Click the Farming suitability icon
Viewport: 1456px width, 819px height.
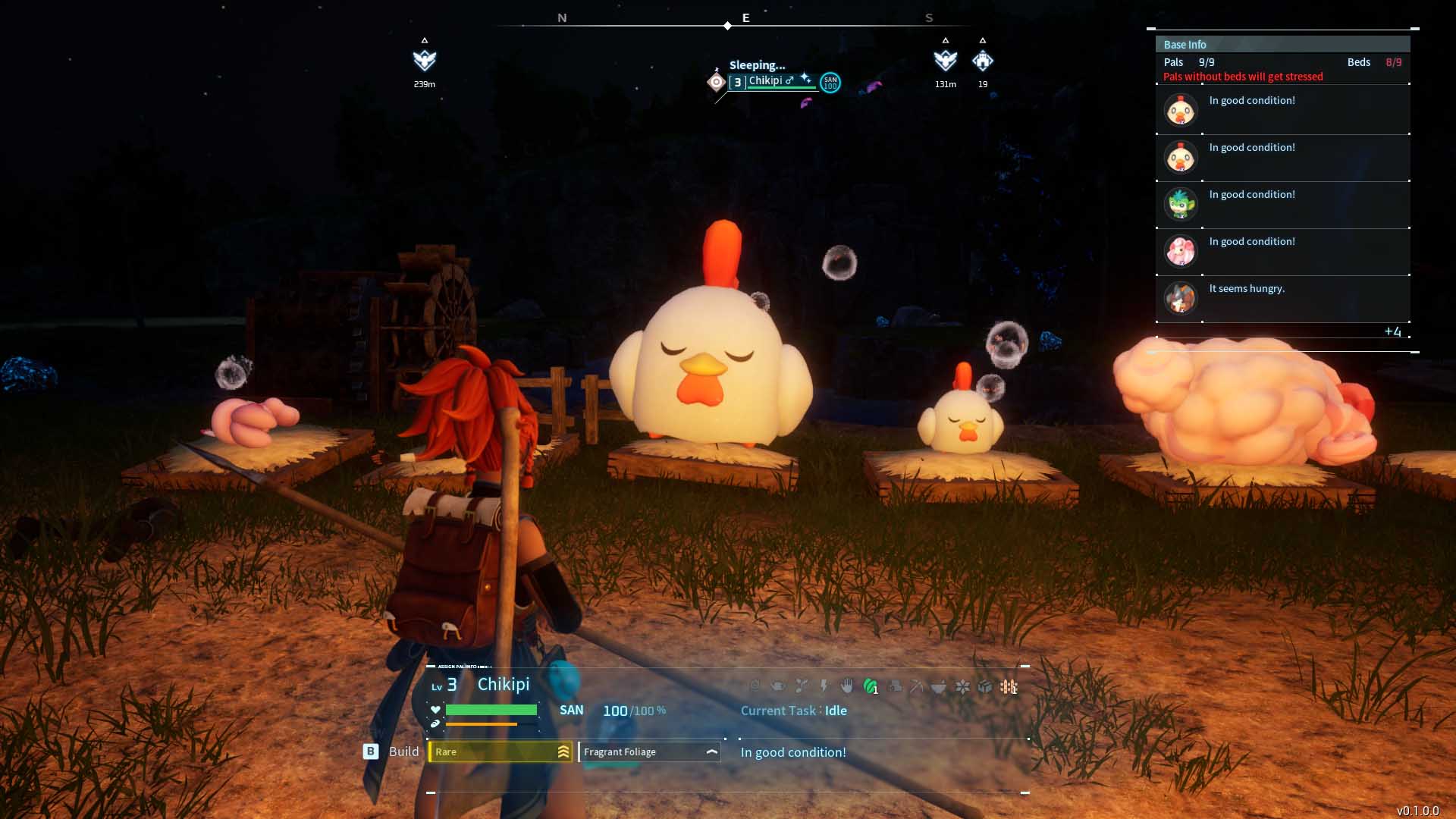(x=1009, y=686)
